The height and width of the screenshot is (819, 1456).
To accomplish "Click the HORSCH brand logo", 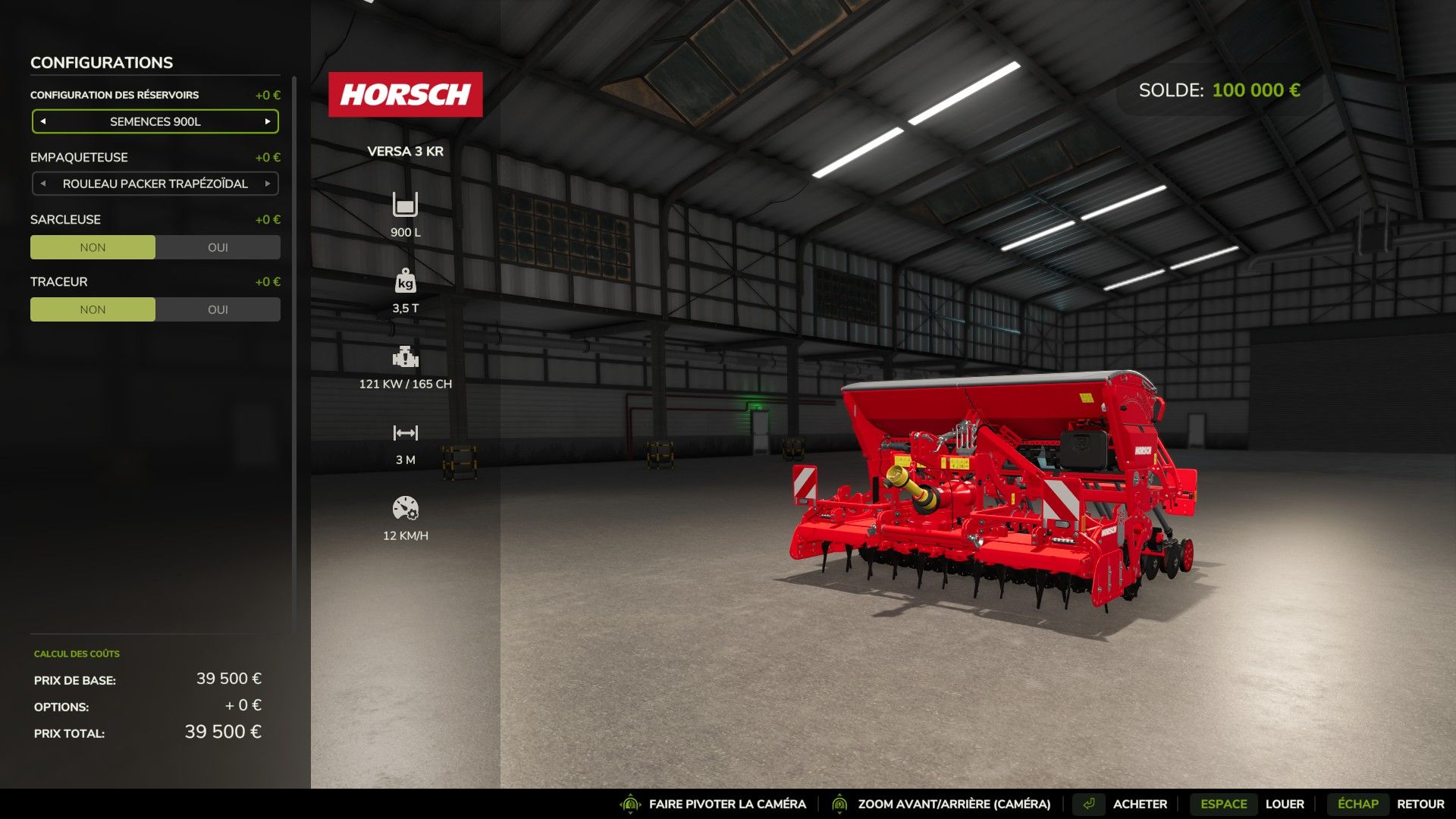I will pyautogui.click(x=406, y=94).
